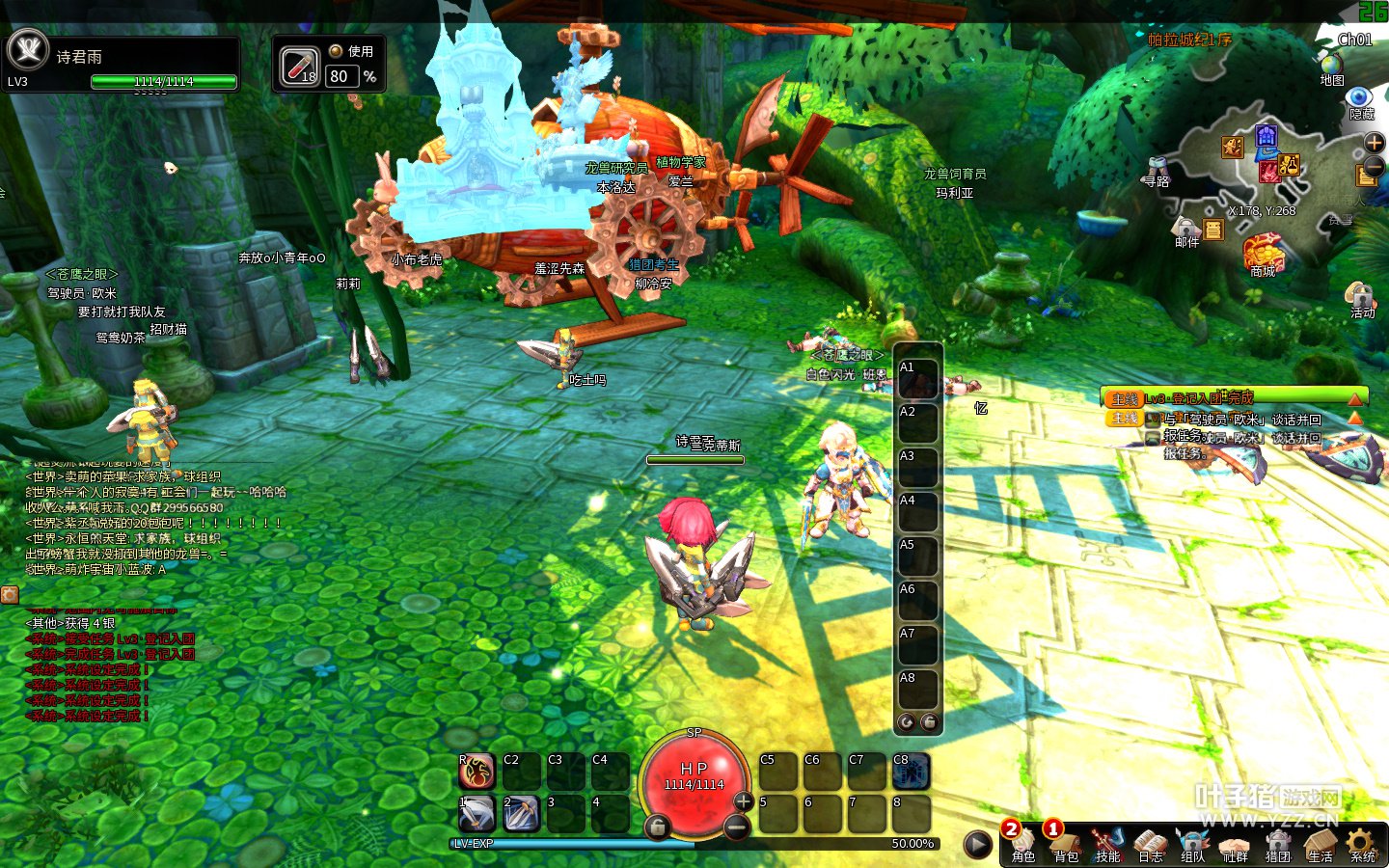Image resolution: width=1389 pixels, height=868 pixels.
Task: Open the 角色 character panel
Action: point(1022,842)
